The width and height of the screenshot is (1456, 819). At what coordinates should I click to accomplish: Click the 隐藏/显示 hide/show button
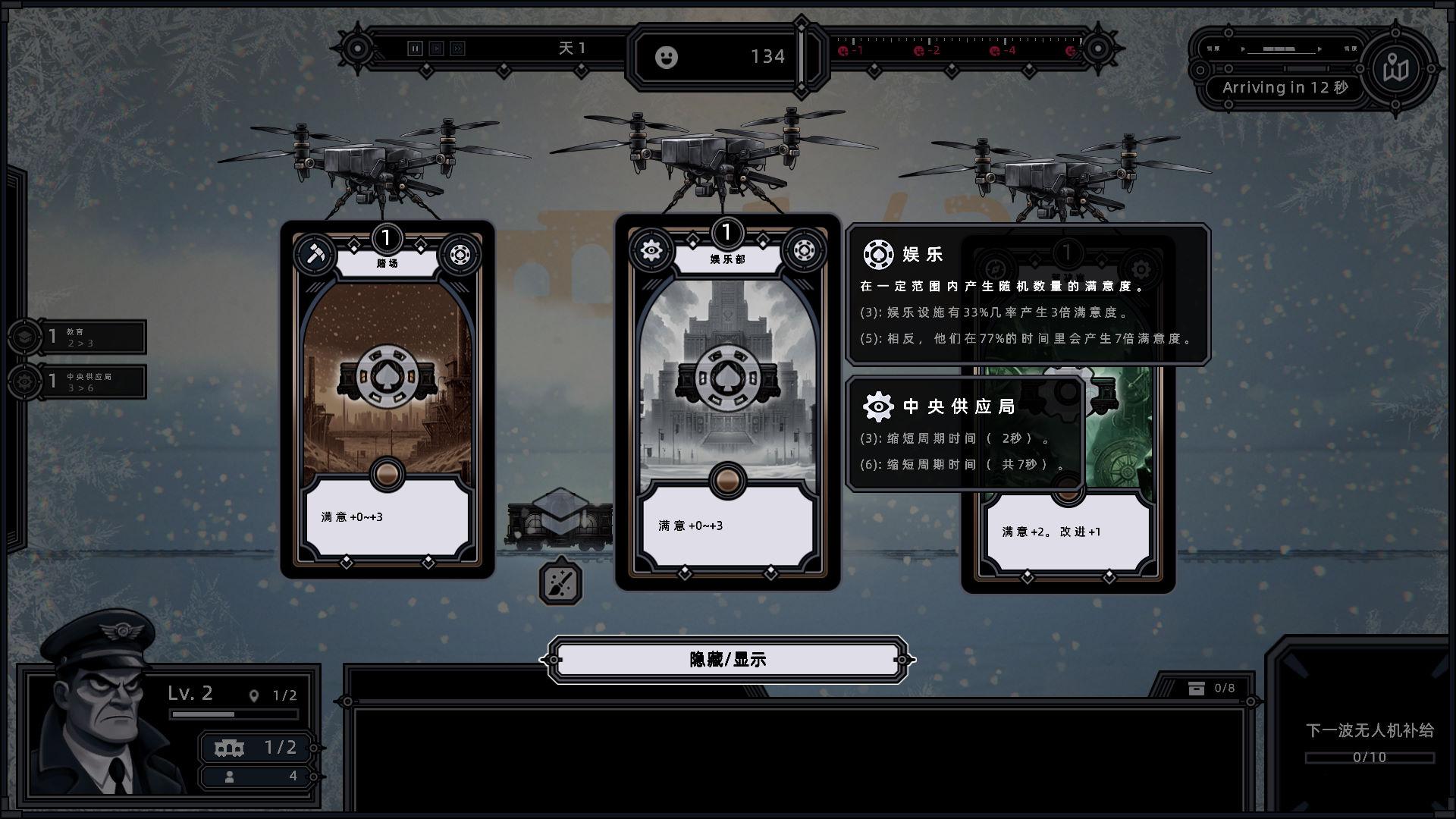727,660
